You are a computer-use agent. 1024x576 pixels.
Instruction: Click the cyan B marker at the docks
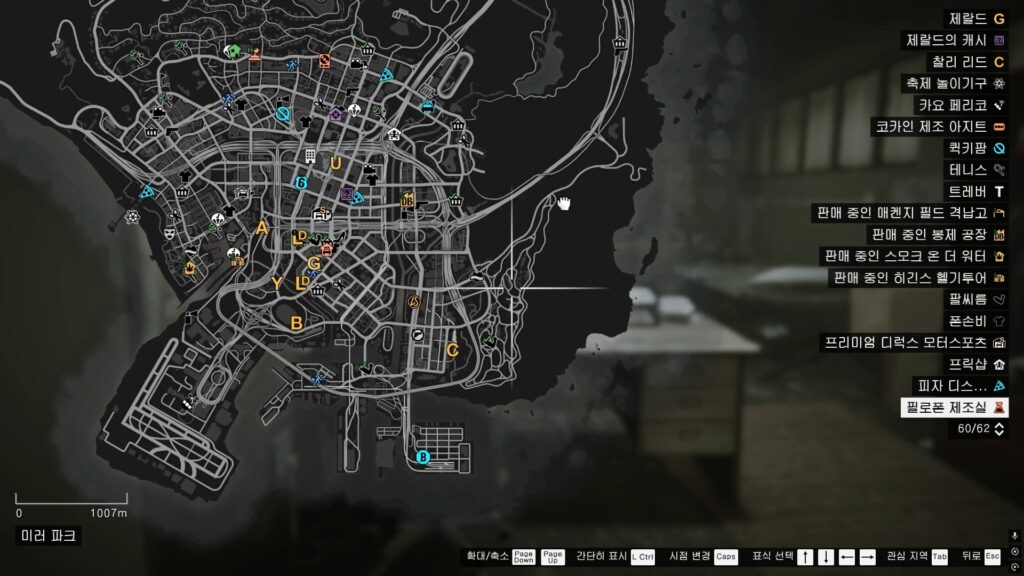click(422, 458)
